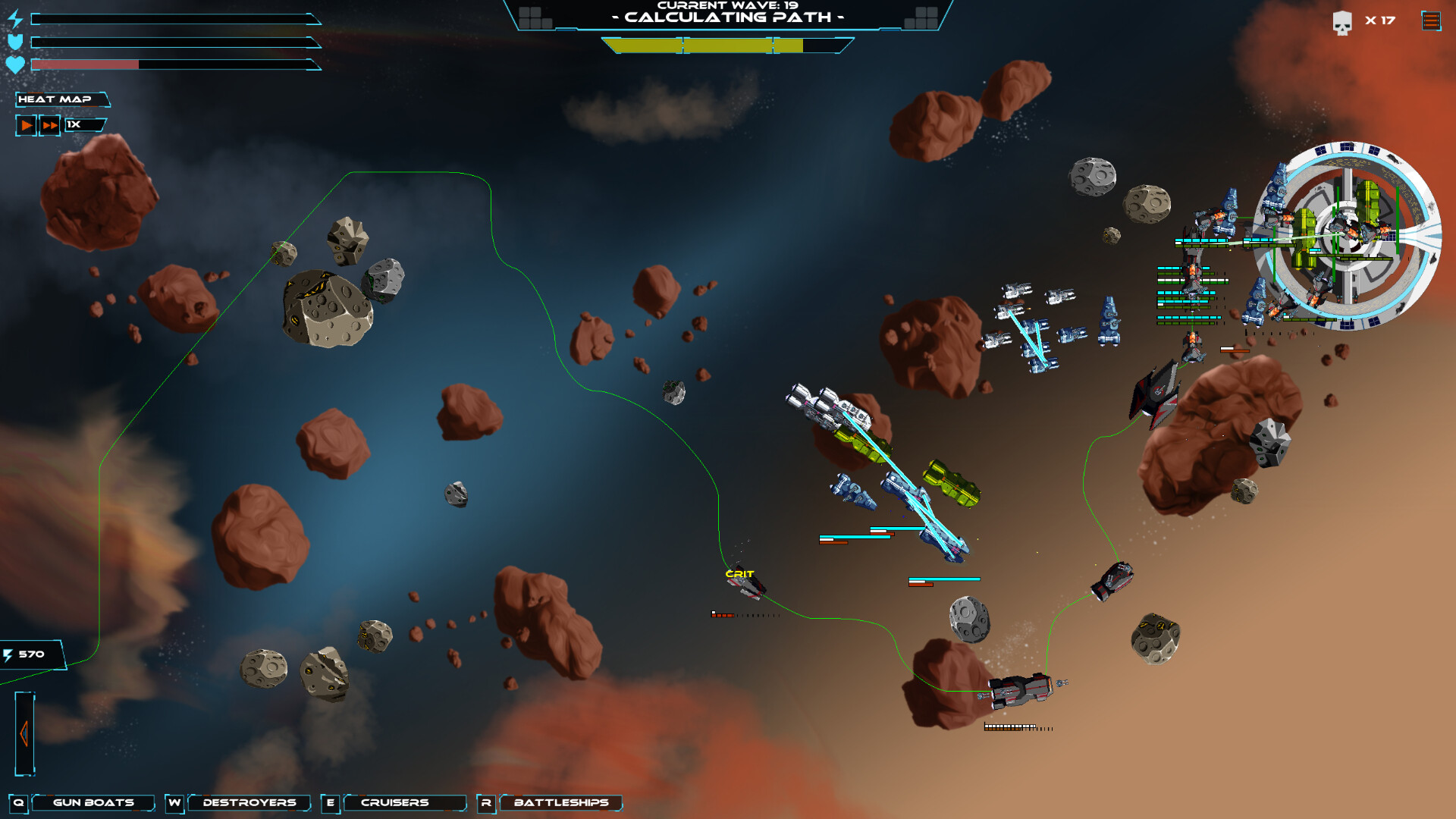Select the Destroyers category tab

coord(249,802)
